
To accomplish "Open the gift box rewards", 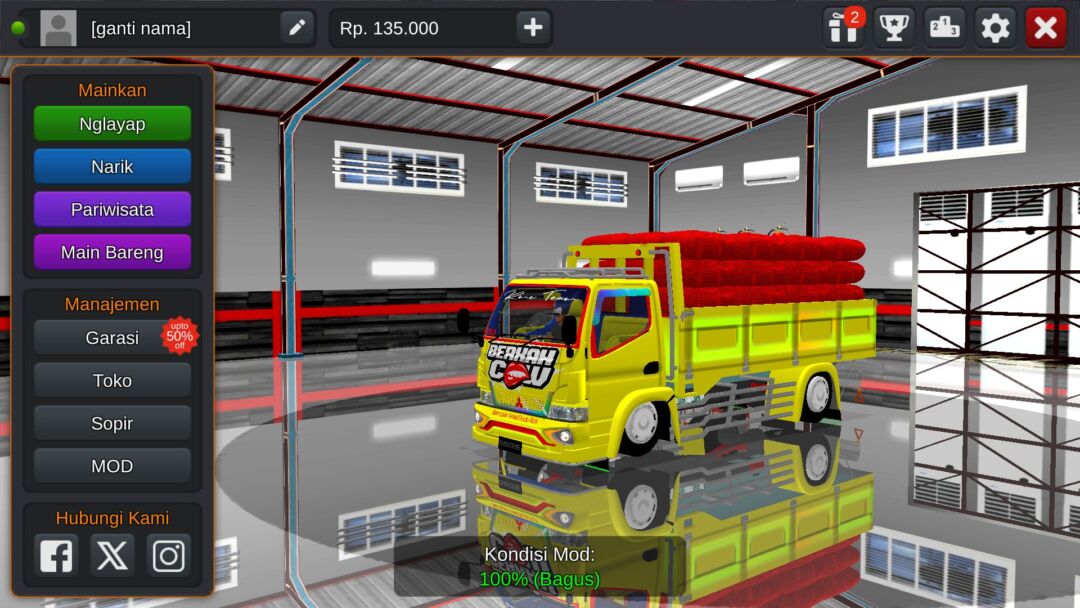I will [x=843, y=28].
